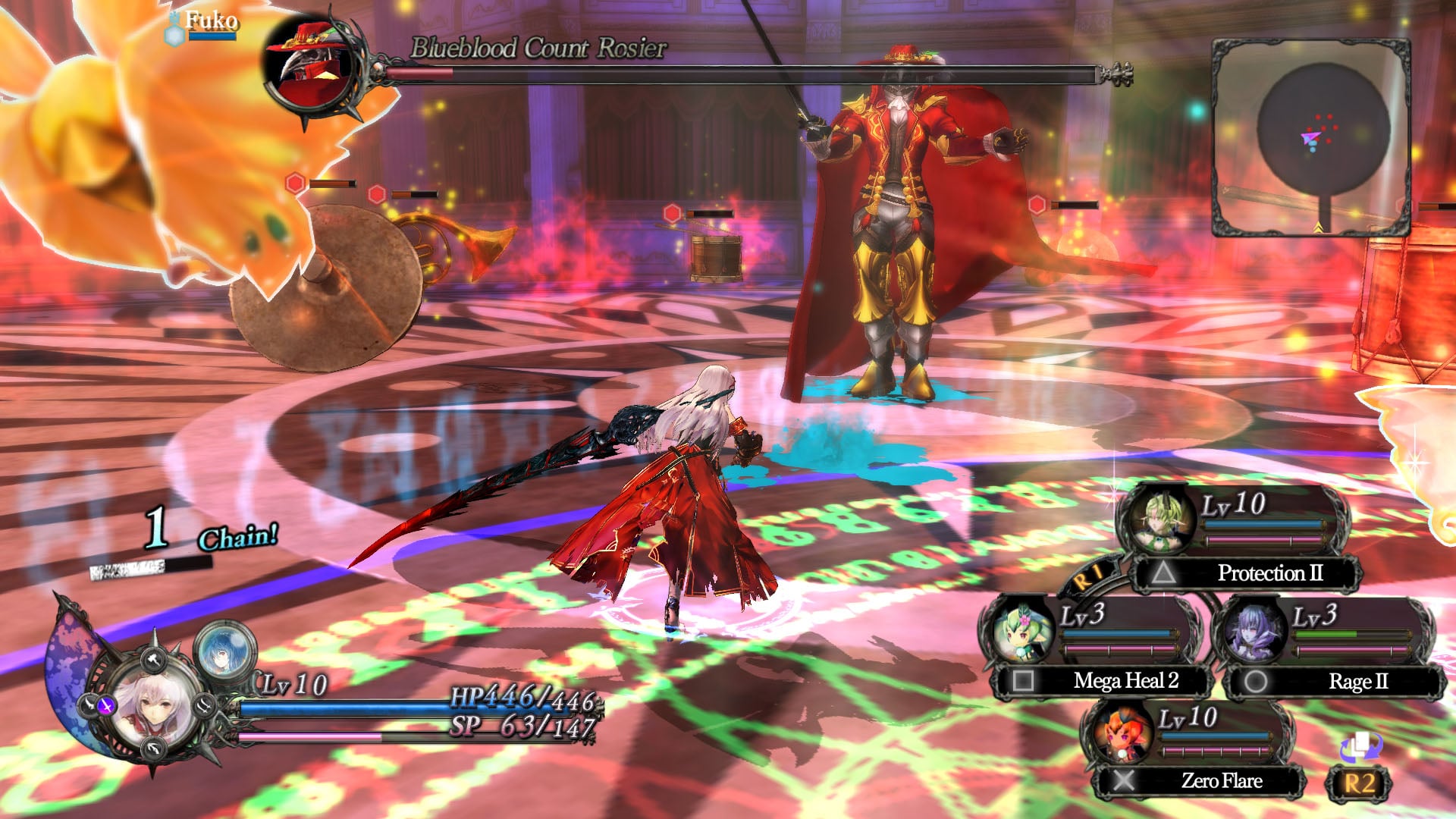Select the blue-haired partner portrait

pyautogui.click(x=224, y=650)
